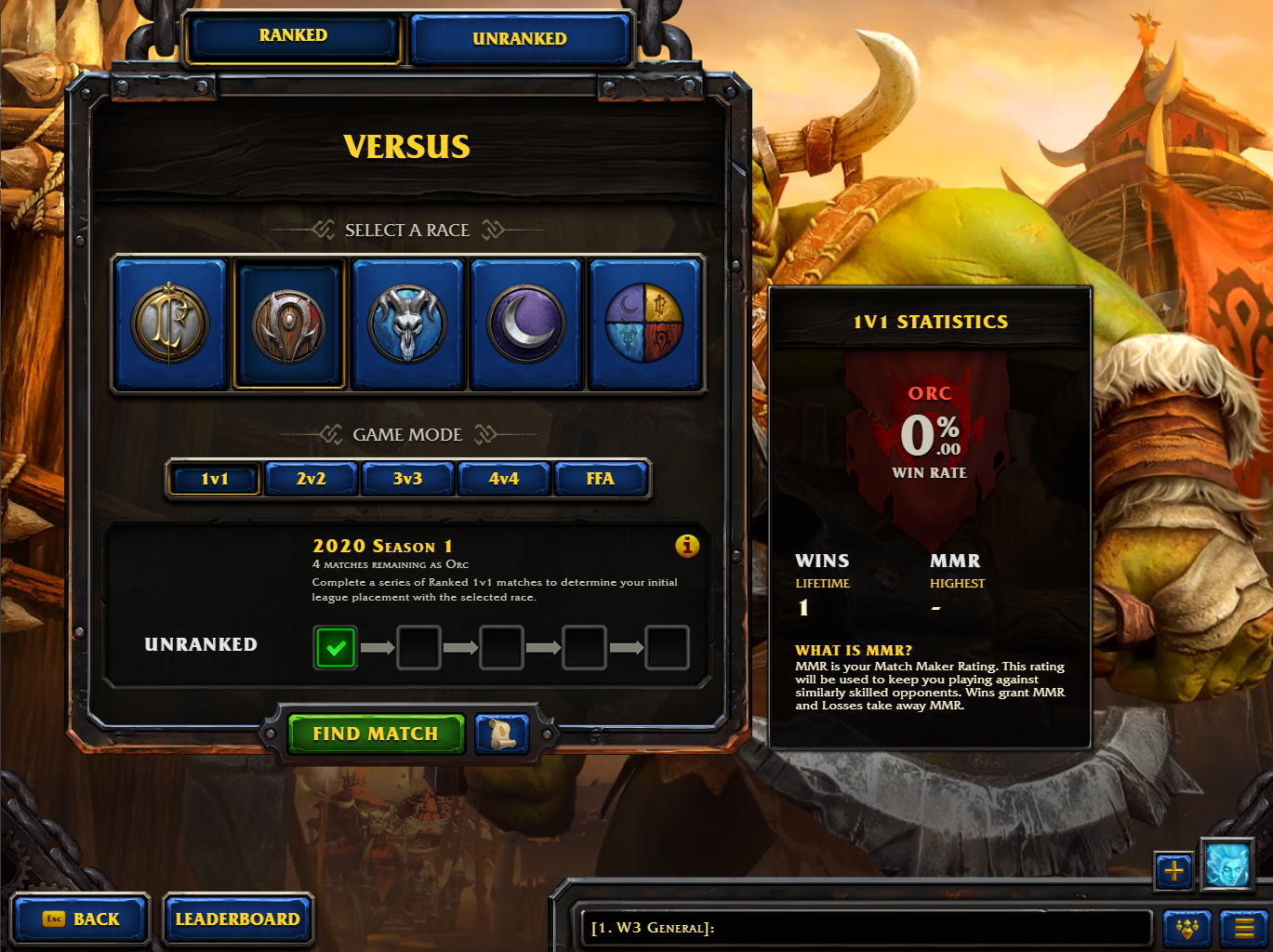The image size is (1273, 952).
Task: Select the FFA game mode
Action: [x=600, y=479]
